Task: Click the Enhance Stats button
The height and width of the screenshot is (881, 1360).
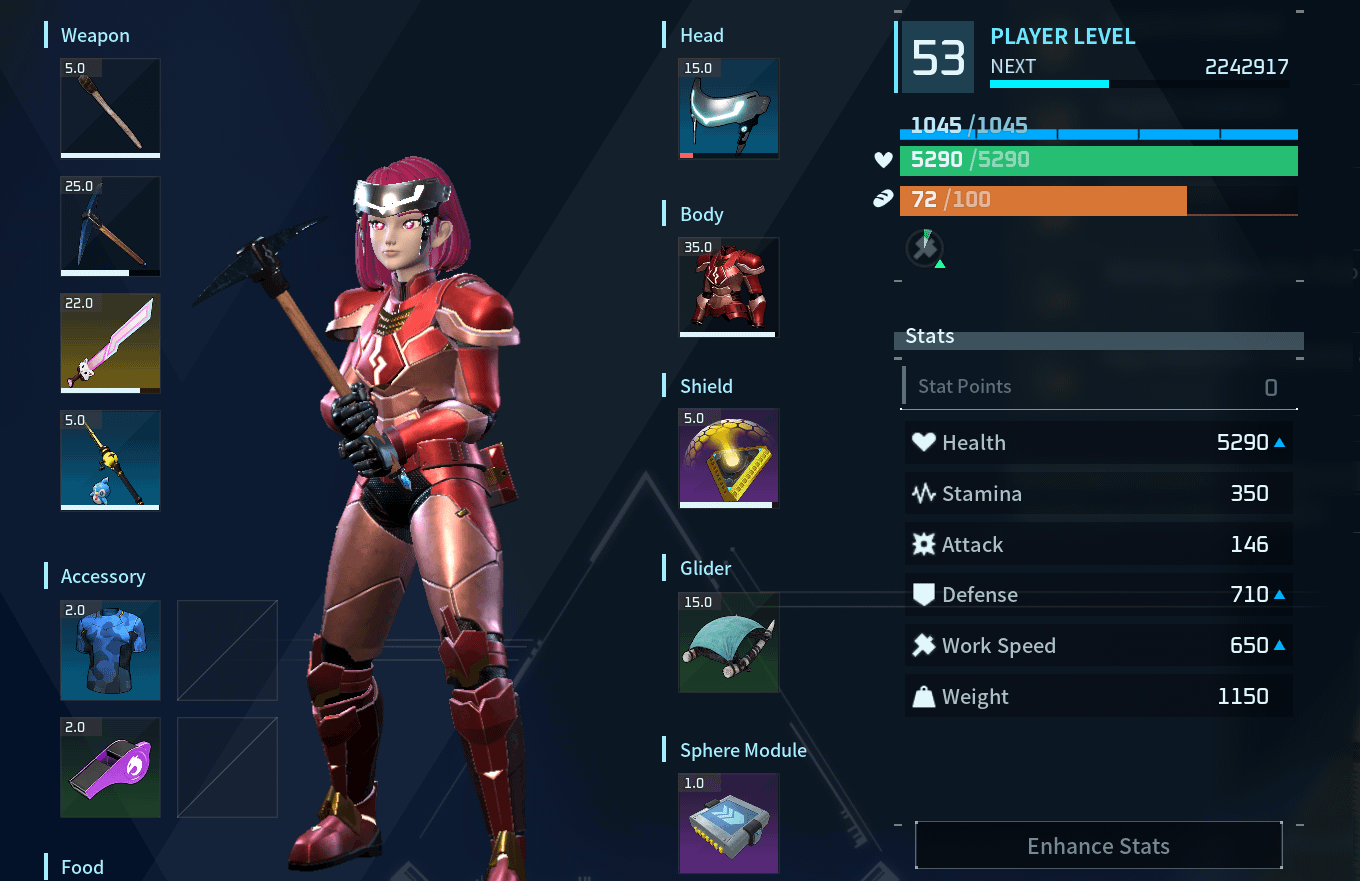Action: [x=1098, y=846]
